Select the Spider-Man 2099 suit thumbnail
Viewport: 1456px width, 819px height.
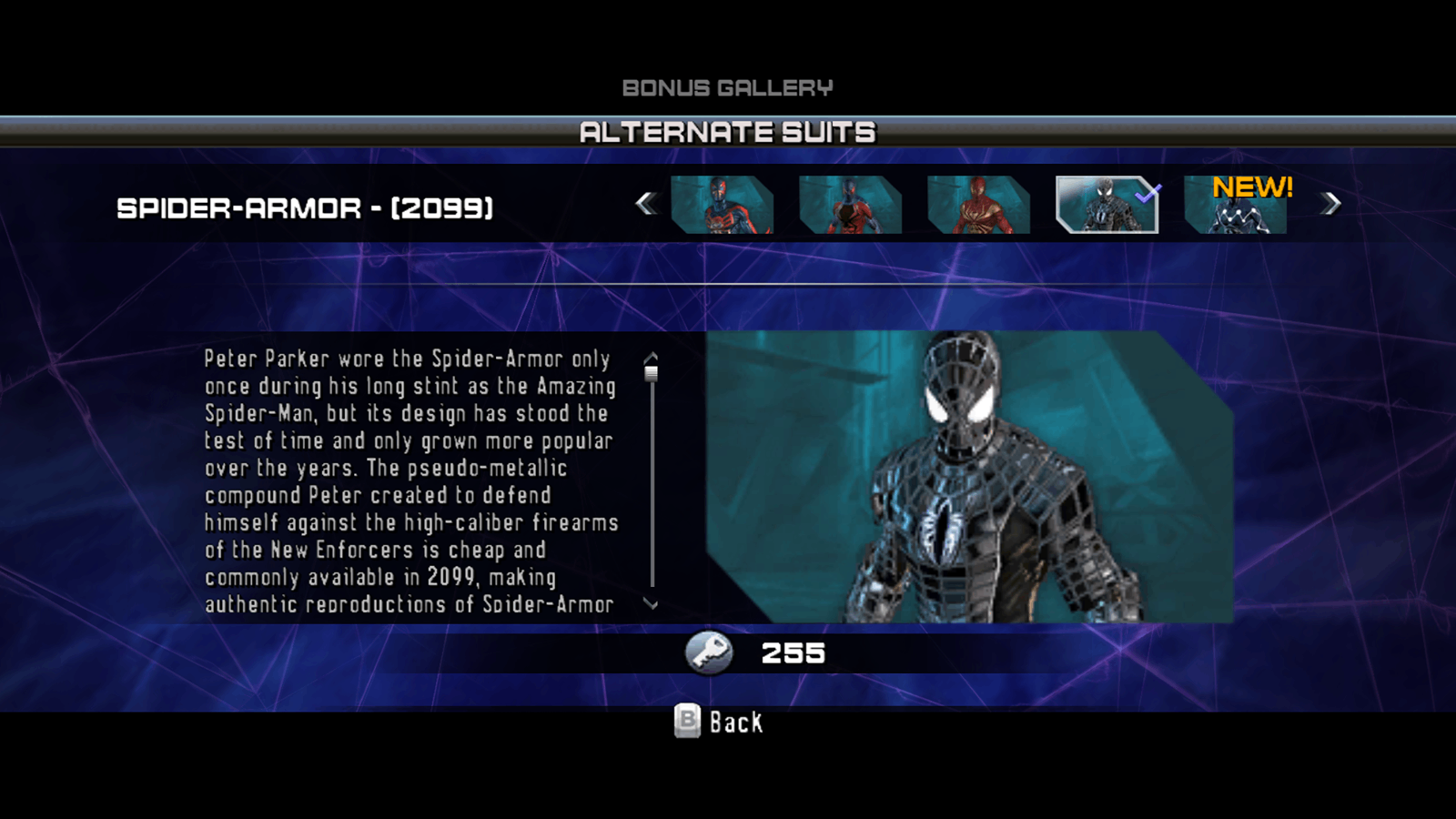tap(722, 205)
